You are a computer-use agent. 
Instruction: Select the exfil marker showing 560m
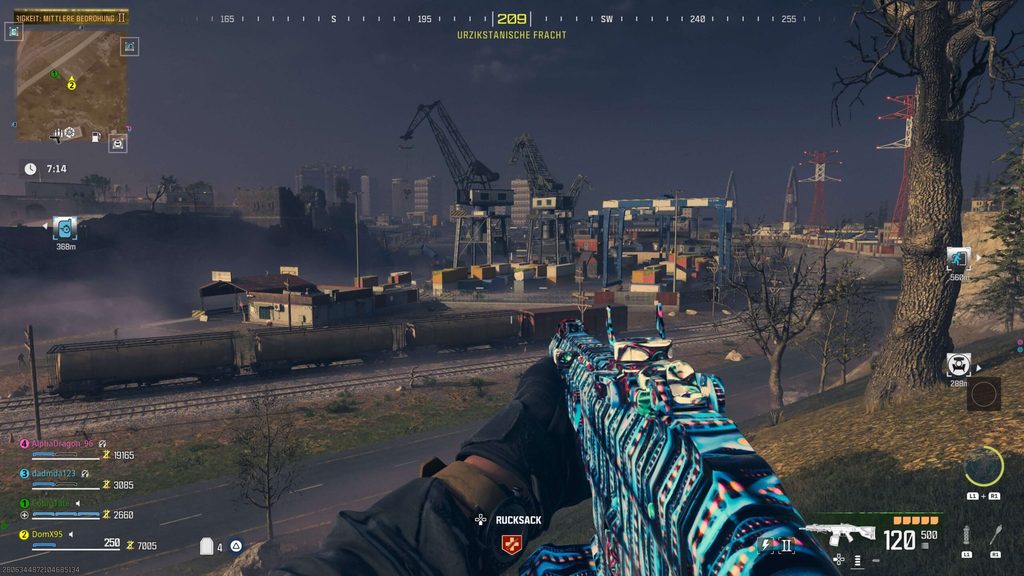(x=958, y=258)
